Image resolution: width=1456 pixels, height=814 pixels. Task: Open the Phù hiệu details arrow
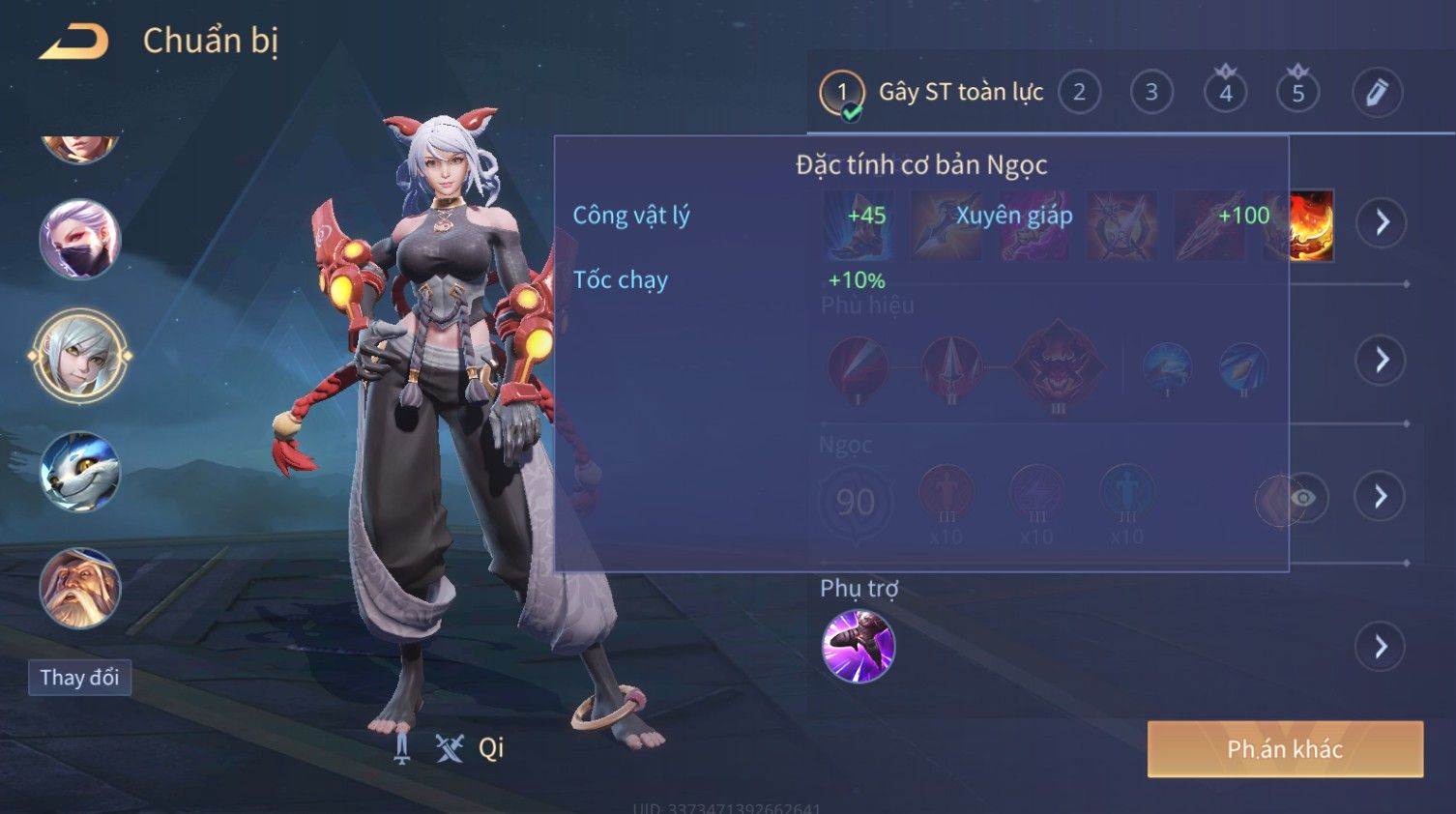tap(1381, 361)
